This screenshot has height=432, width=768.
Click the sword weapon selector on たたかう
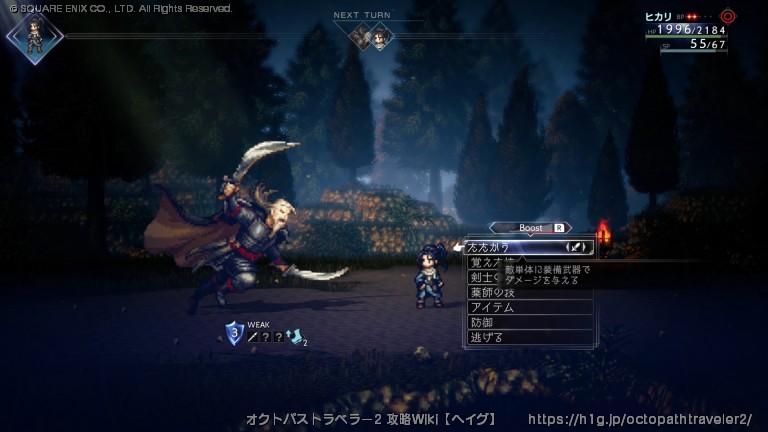tap(579, 246)
